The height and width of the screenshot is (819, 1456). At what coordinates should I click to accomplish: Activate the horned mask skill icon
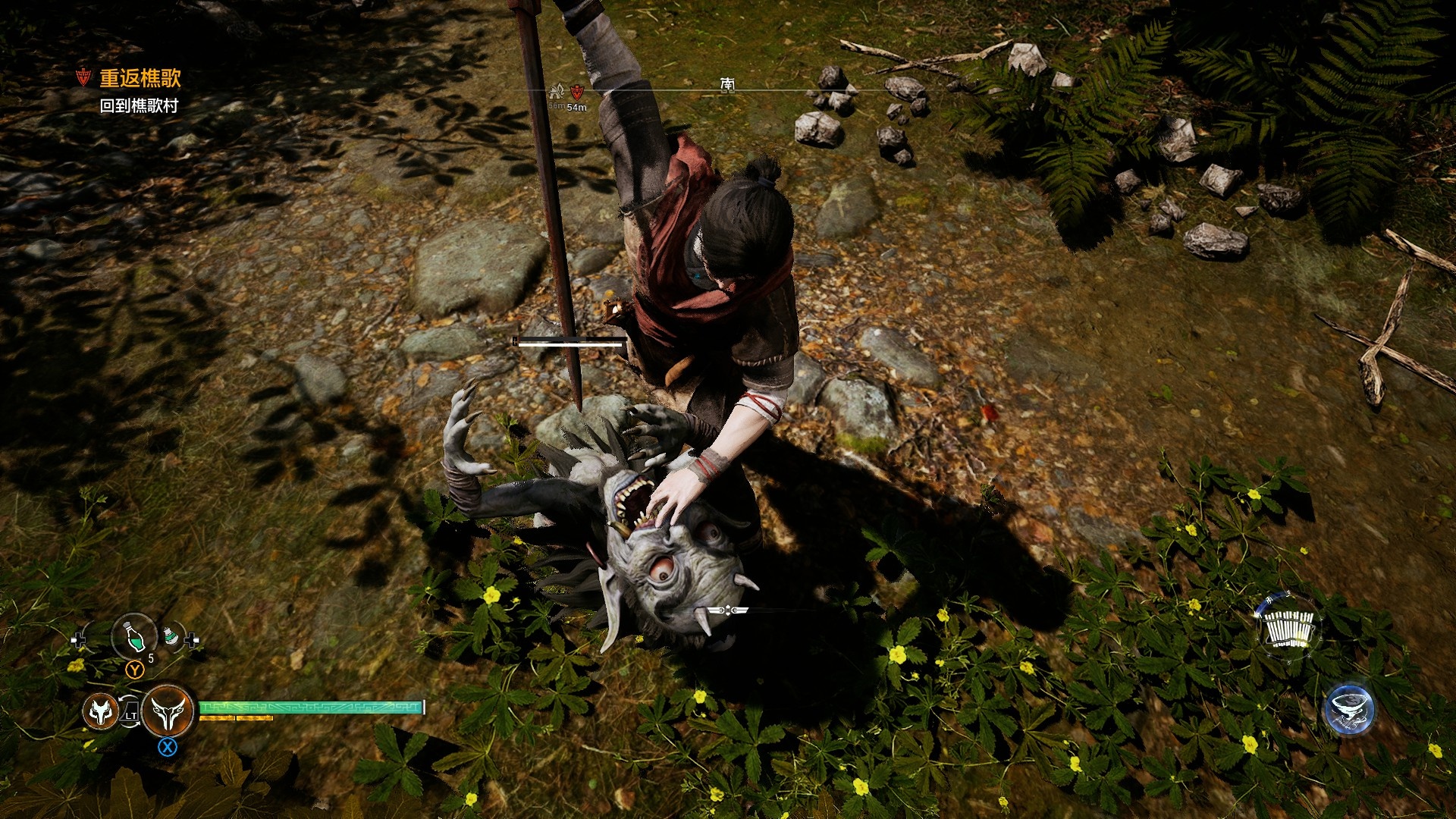coord(168,711)
